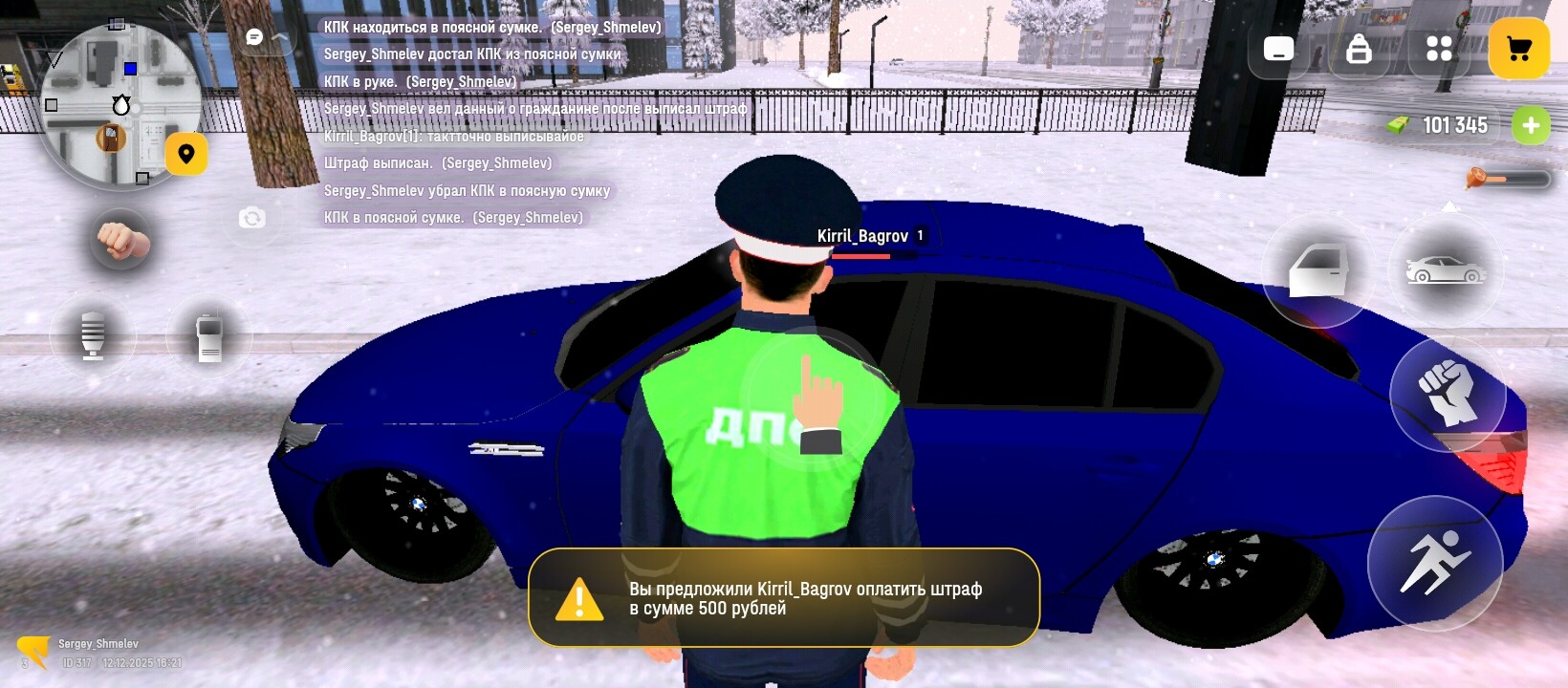Dismiss the 500 rubles fine notification
Image resolution: width=1568 pixels, height=688 pixels.
click(x=784, y=598)
